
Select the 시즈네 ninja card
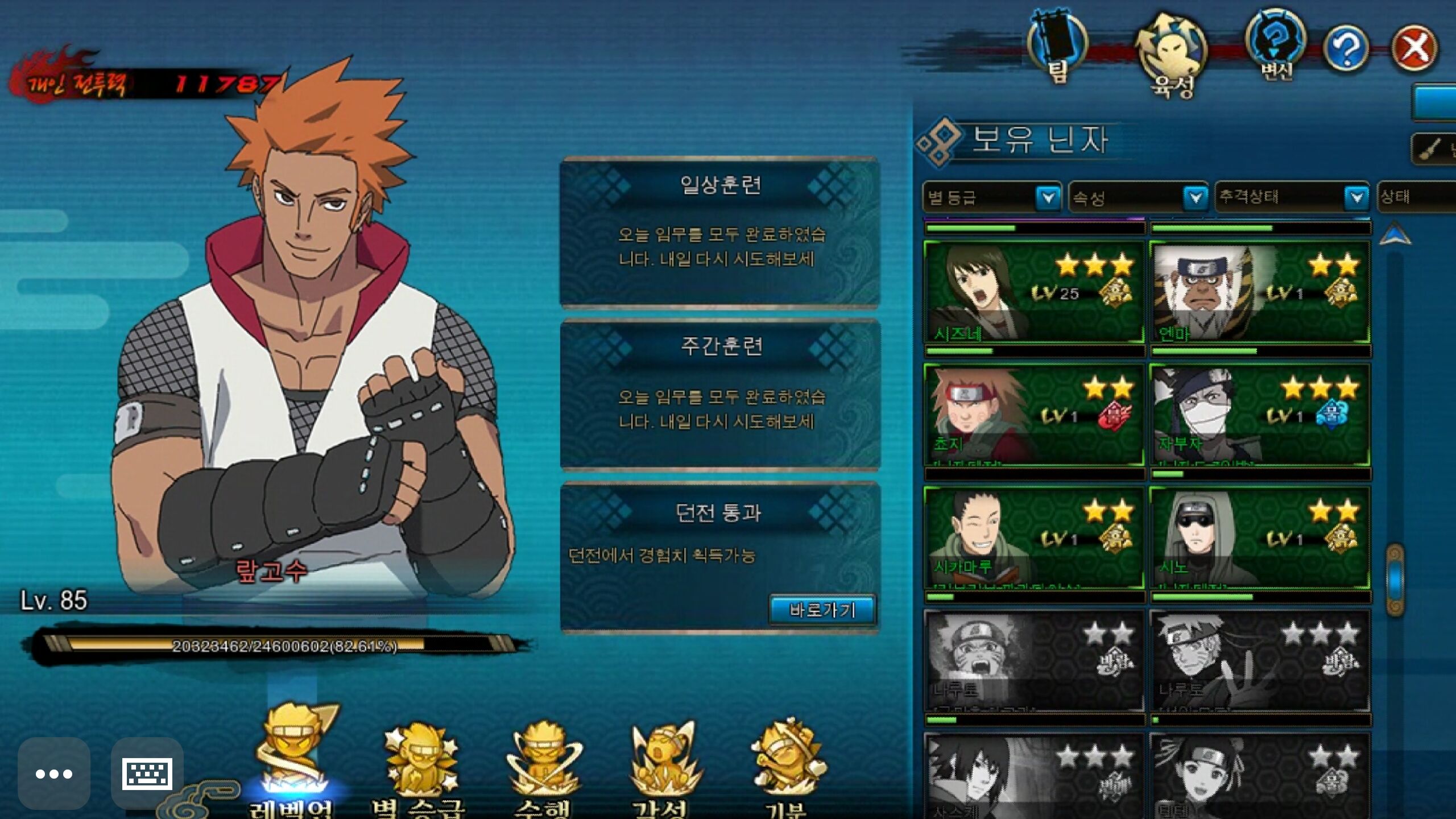(x=1034, y=292)
